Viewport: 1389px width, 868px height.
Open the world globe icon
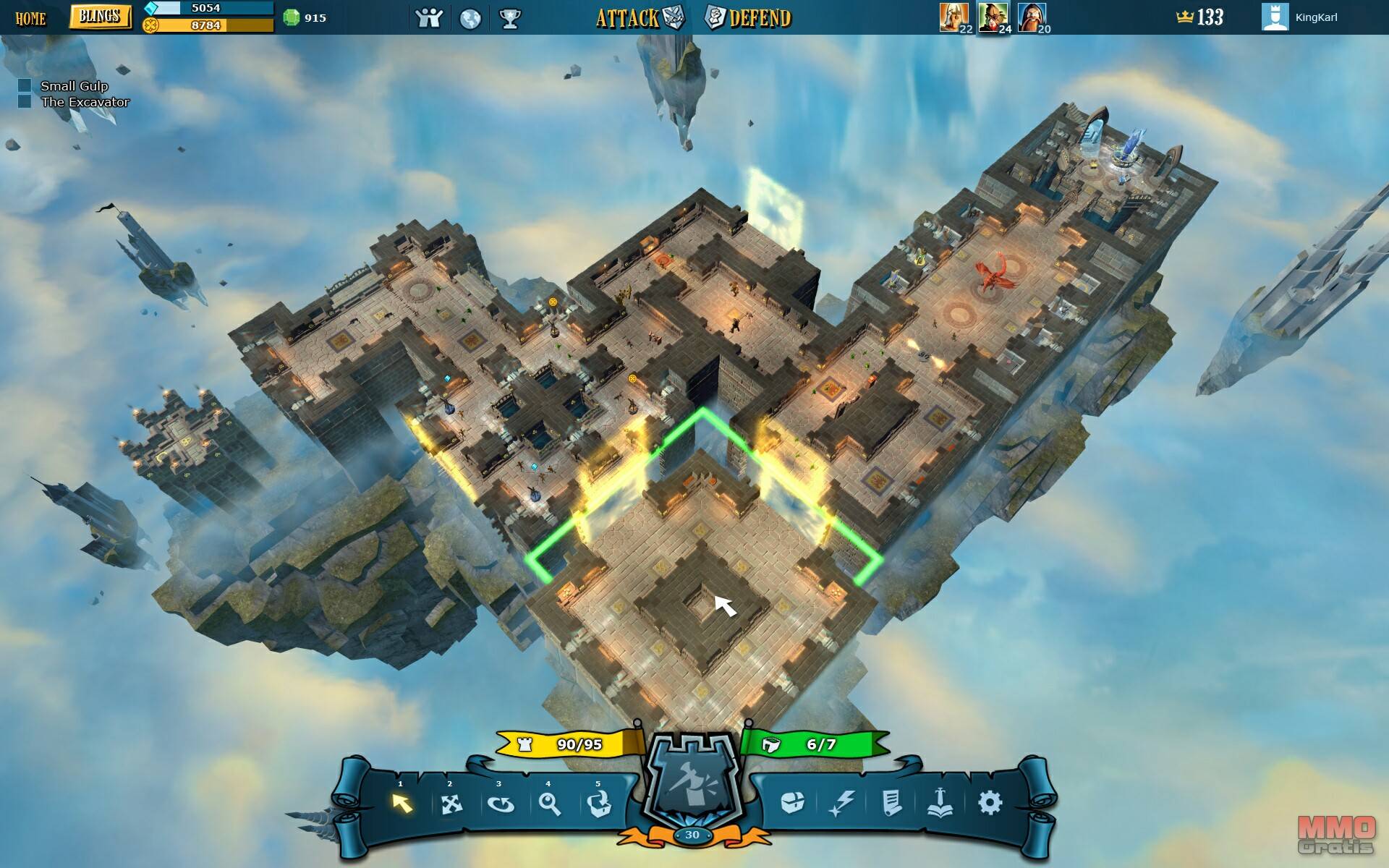click(x=470, y=18)
